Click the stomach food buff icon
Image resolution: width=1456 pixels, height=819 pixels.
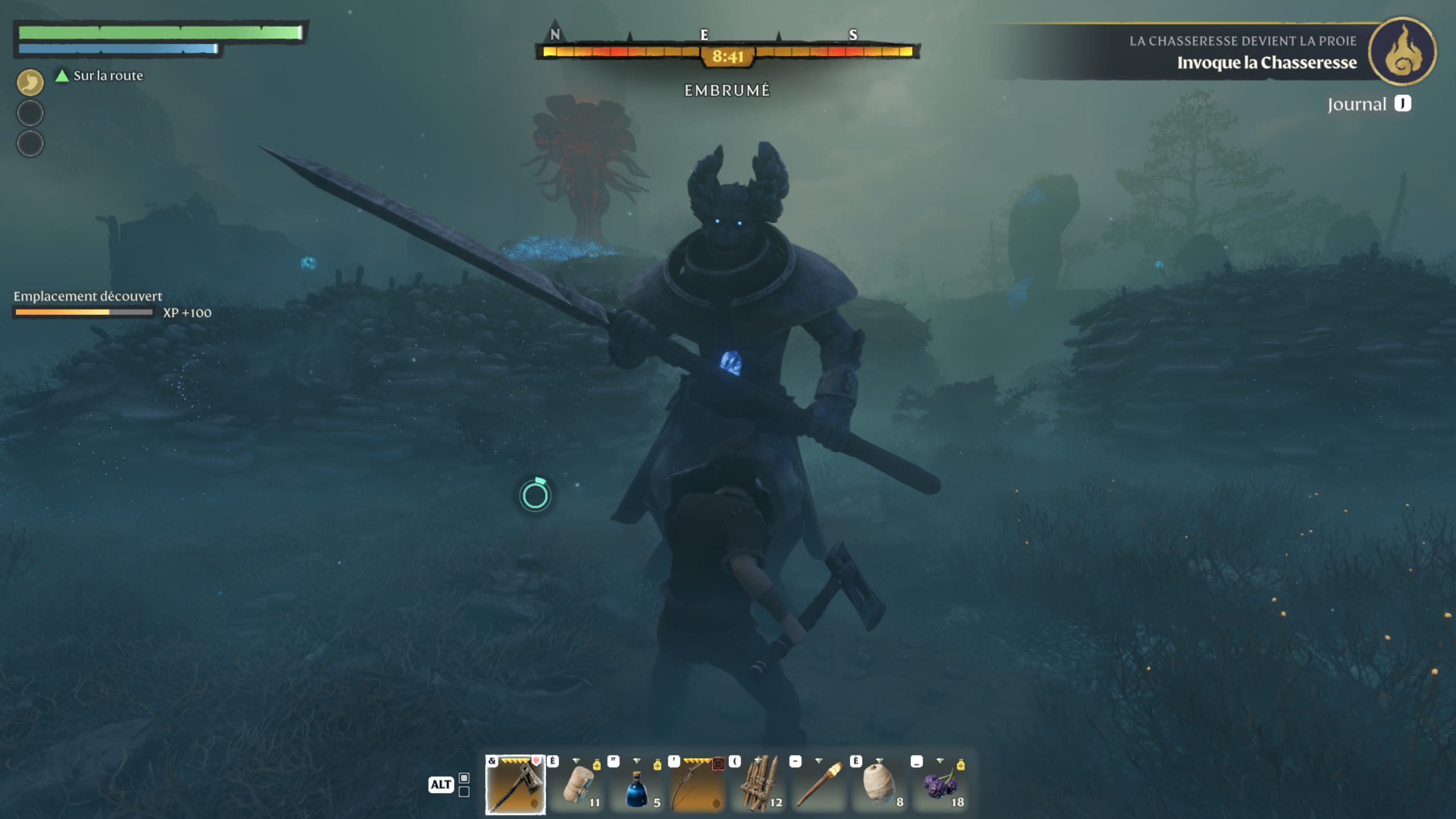pos(30,82)
